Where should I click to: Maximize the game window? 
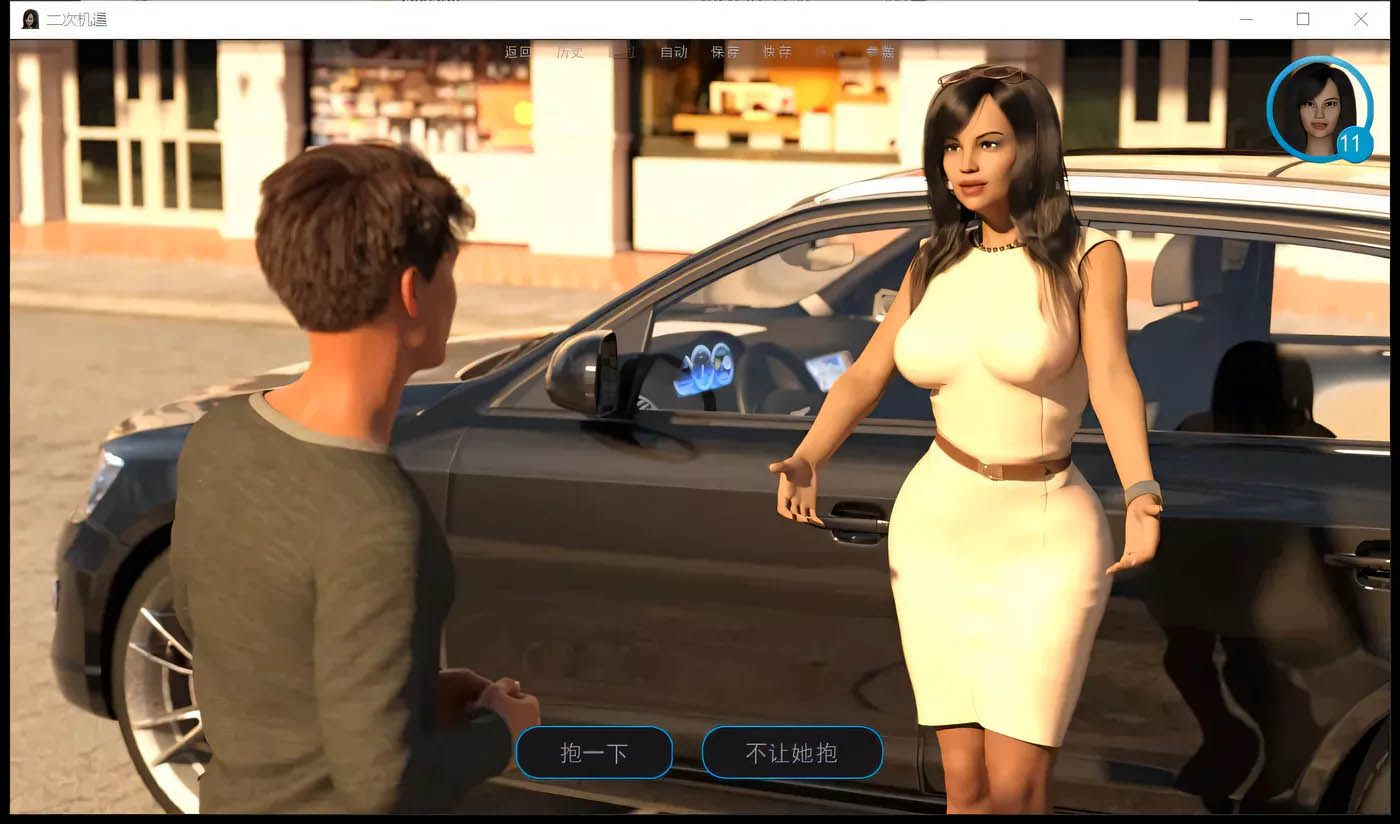pos(1303,19)
